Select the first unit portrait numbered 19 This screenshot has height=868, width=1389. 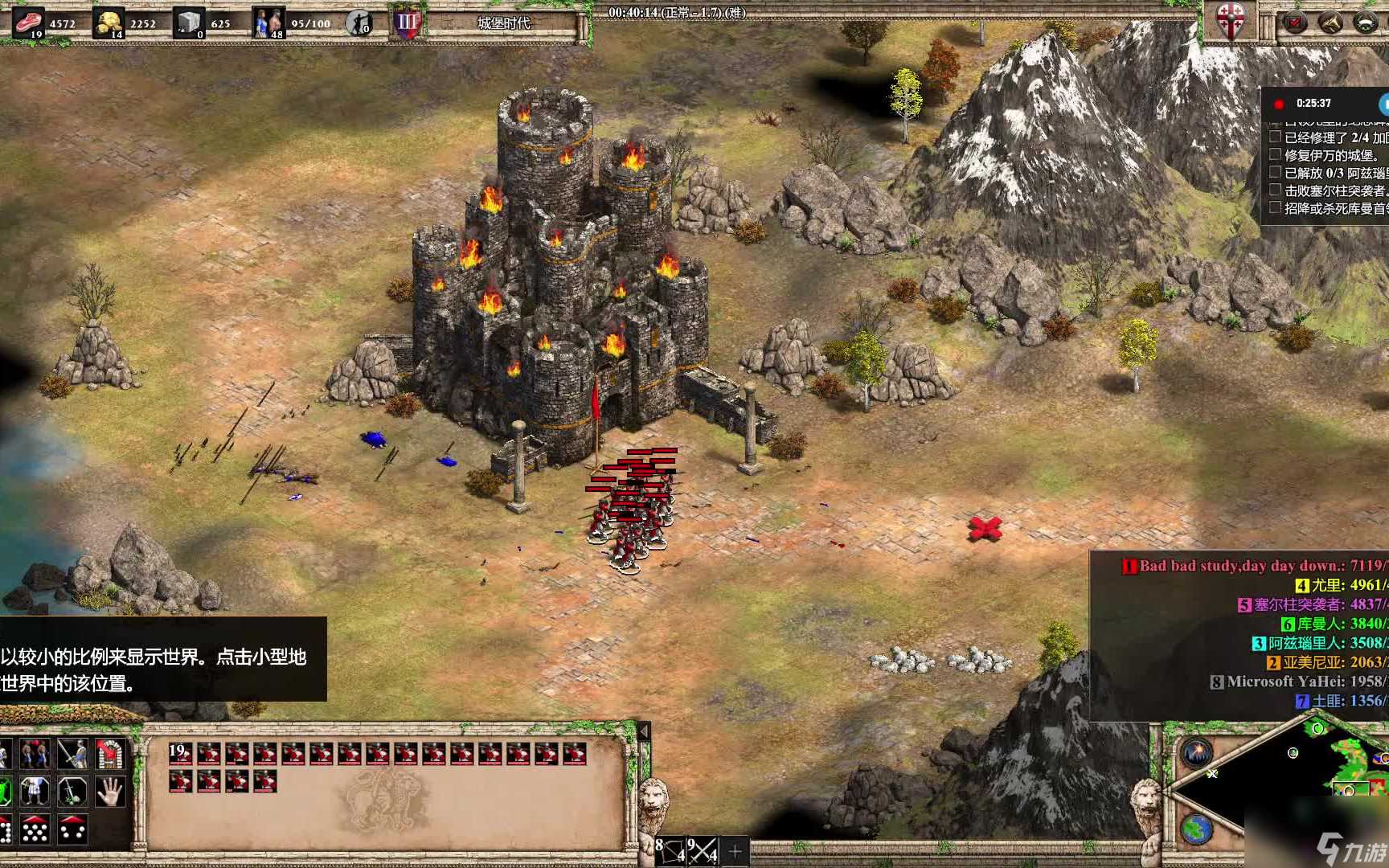[180, 754]
